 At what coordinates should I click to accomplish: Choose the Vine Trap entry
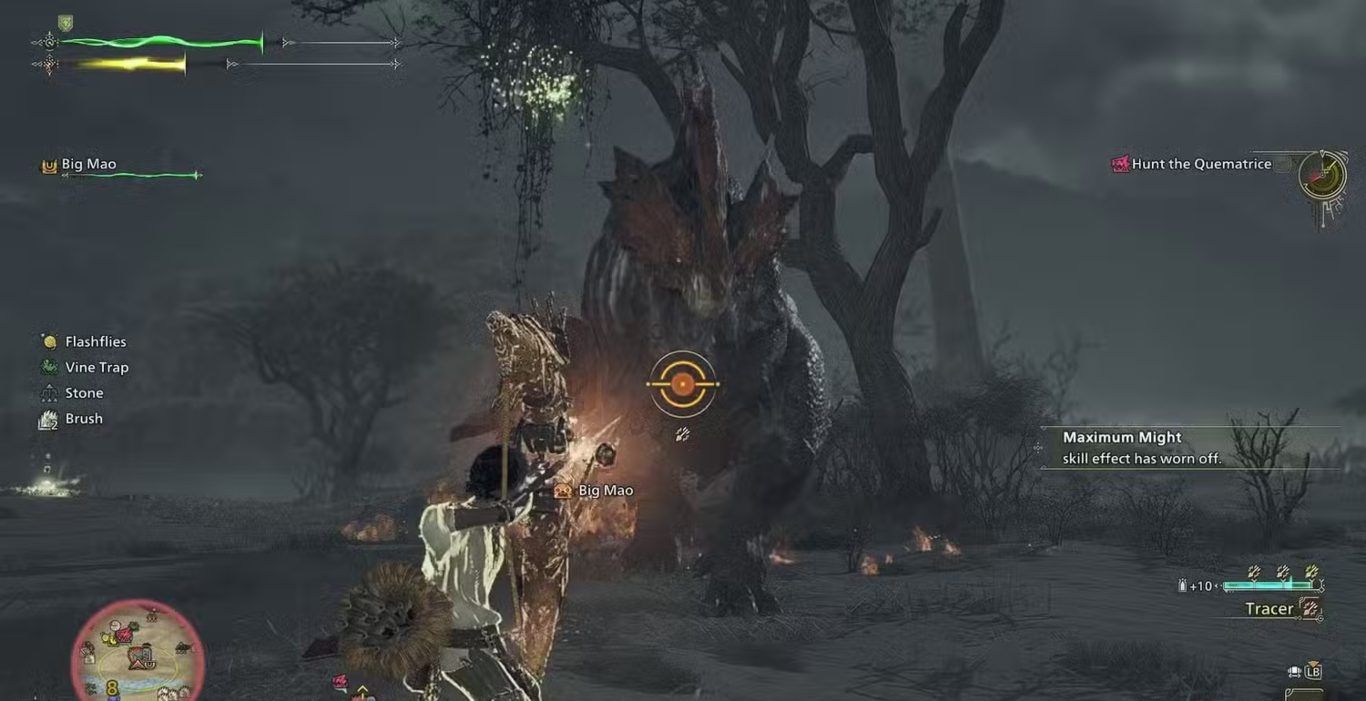click(85, 368)
